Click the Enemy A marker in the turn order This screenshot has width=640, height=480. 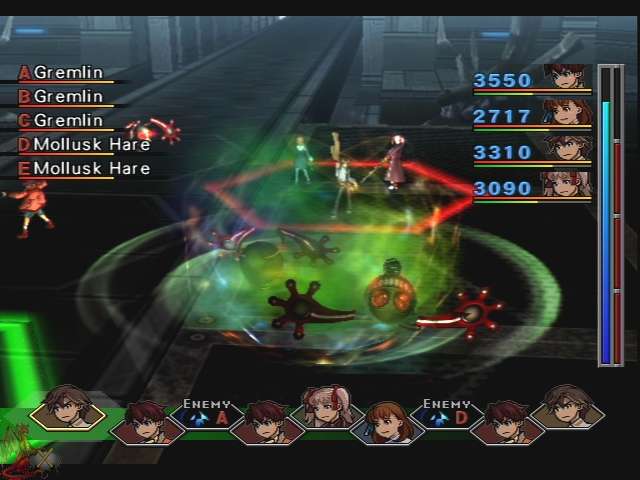tap(206, 414)
